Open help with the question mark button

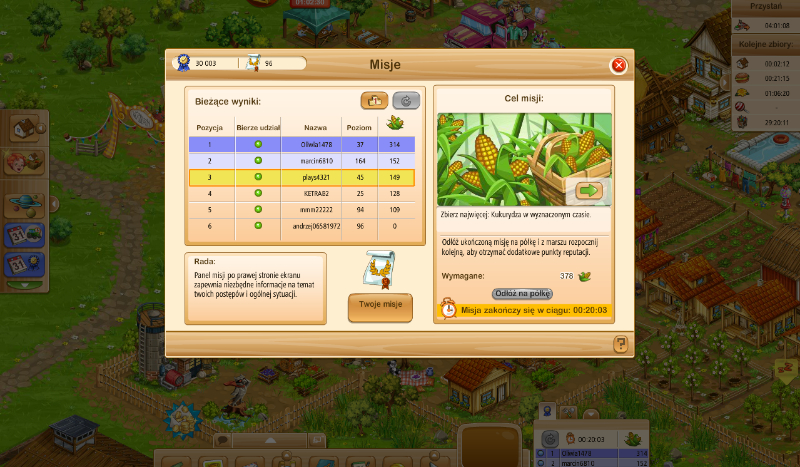point(621,344)
